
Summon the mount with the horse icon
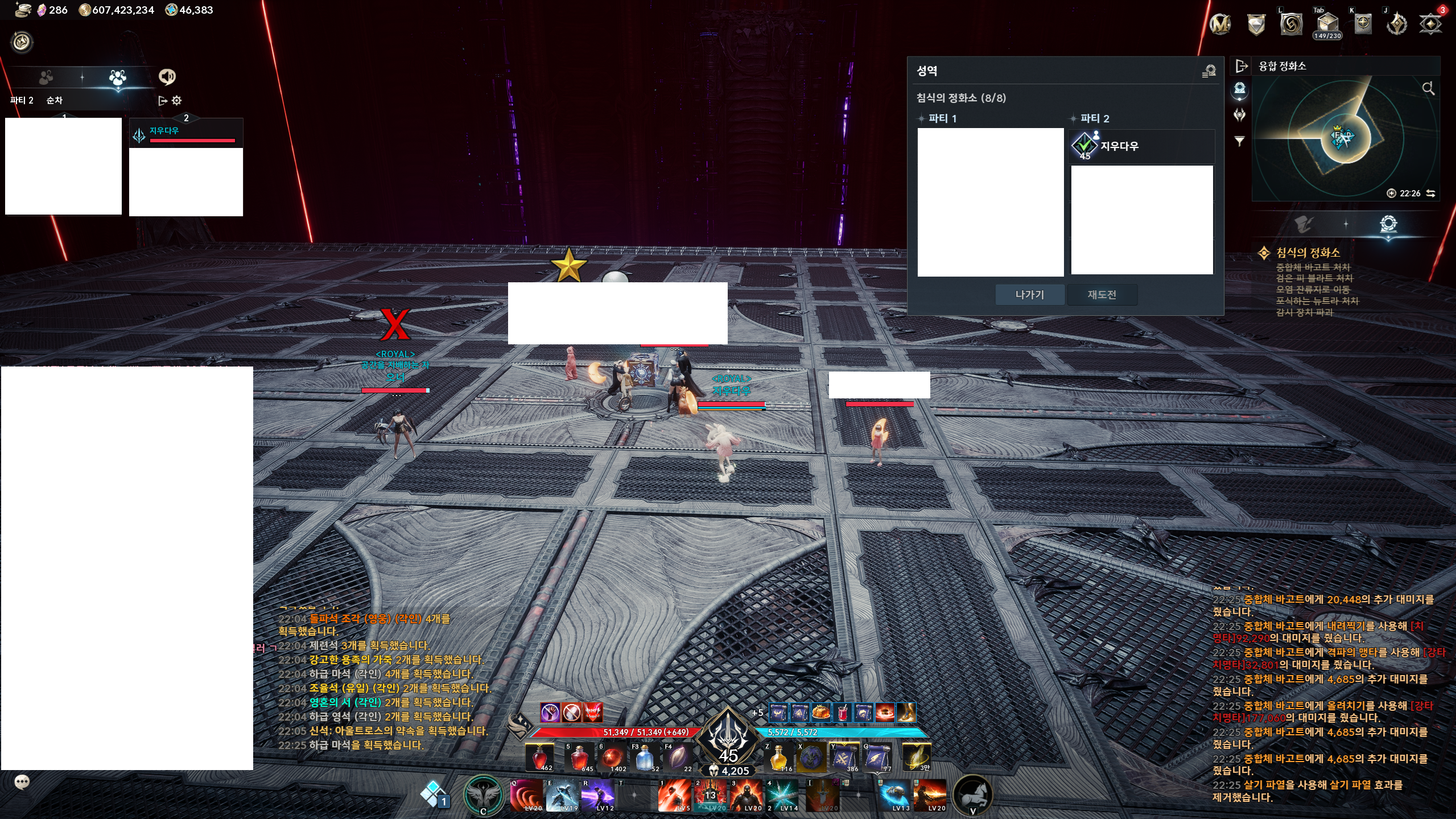[x=972, y=793]
